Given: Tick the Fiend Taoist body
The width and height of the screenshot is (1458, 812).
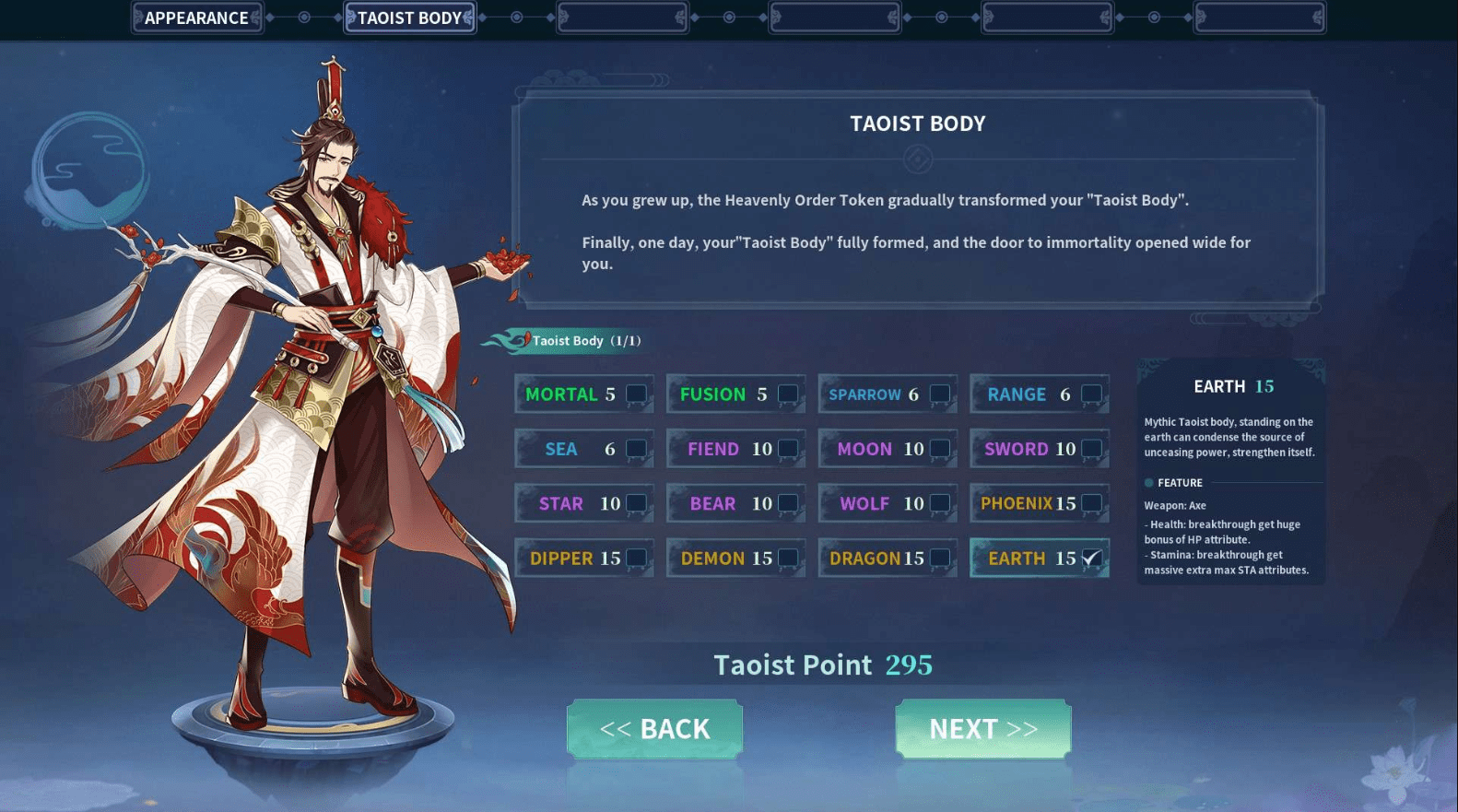Looking at the screenshot, I should [788, 449].
